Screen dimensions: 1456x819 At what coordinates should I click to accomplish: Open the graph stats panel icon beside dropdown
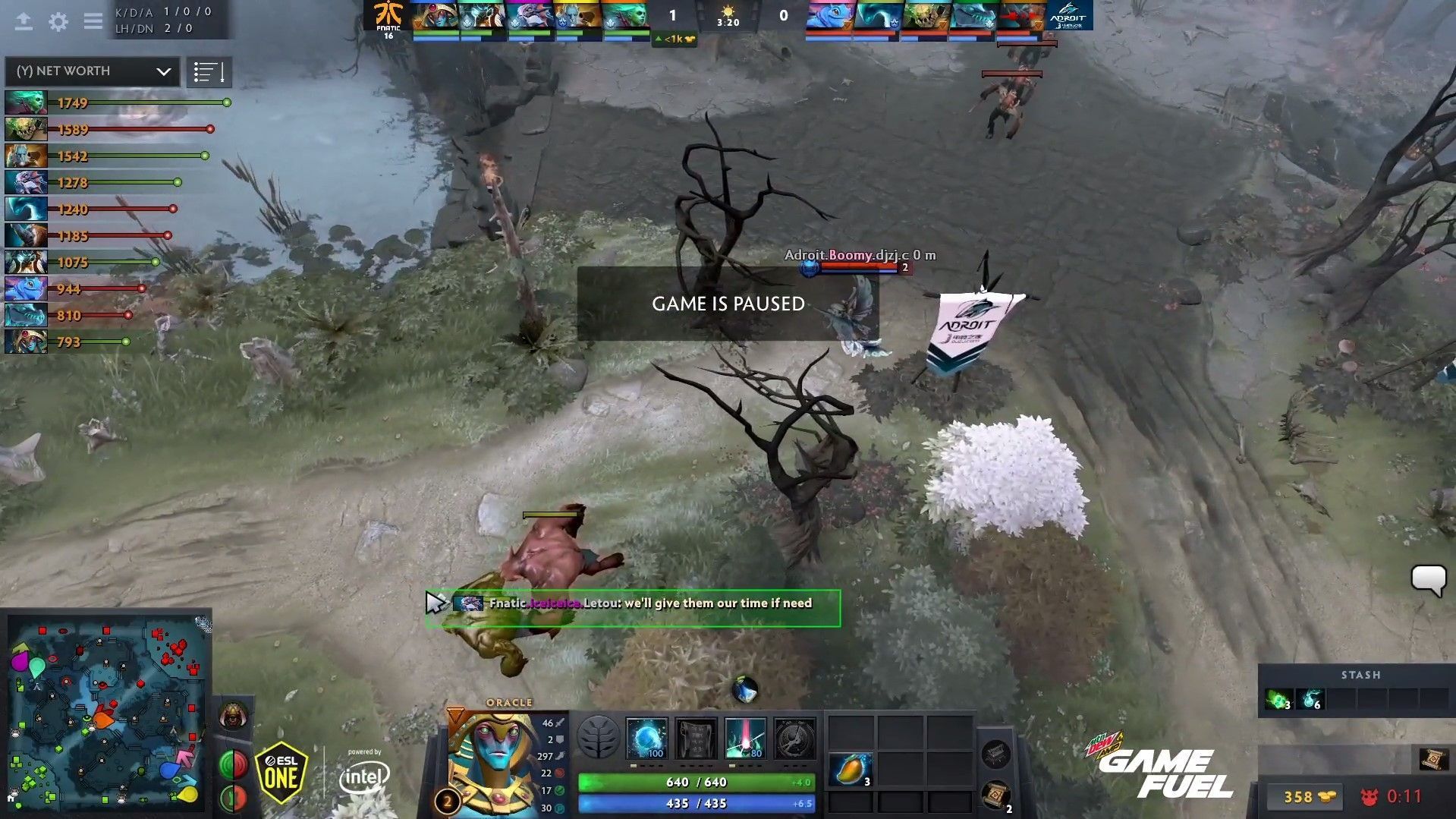click(209, 71)
